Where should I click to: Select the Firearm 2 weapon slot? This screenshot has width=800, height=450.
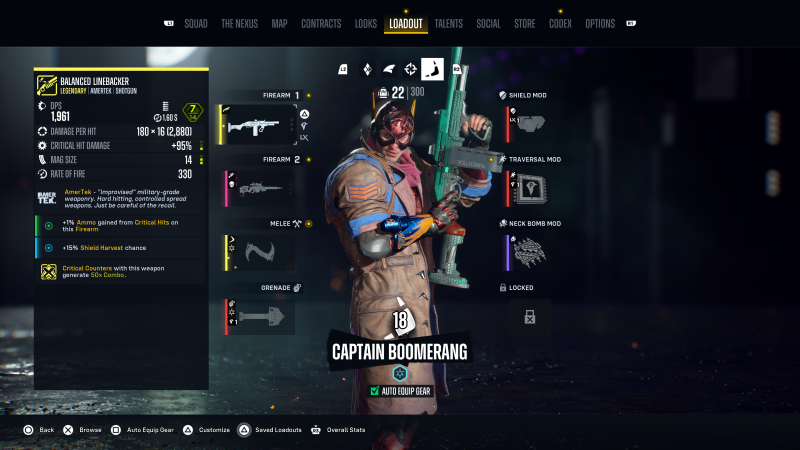(x=260, y=187)
